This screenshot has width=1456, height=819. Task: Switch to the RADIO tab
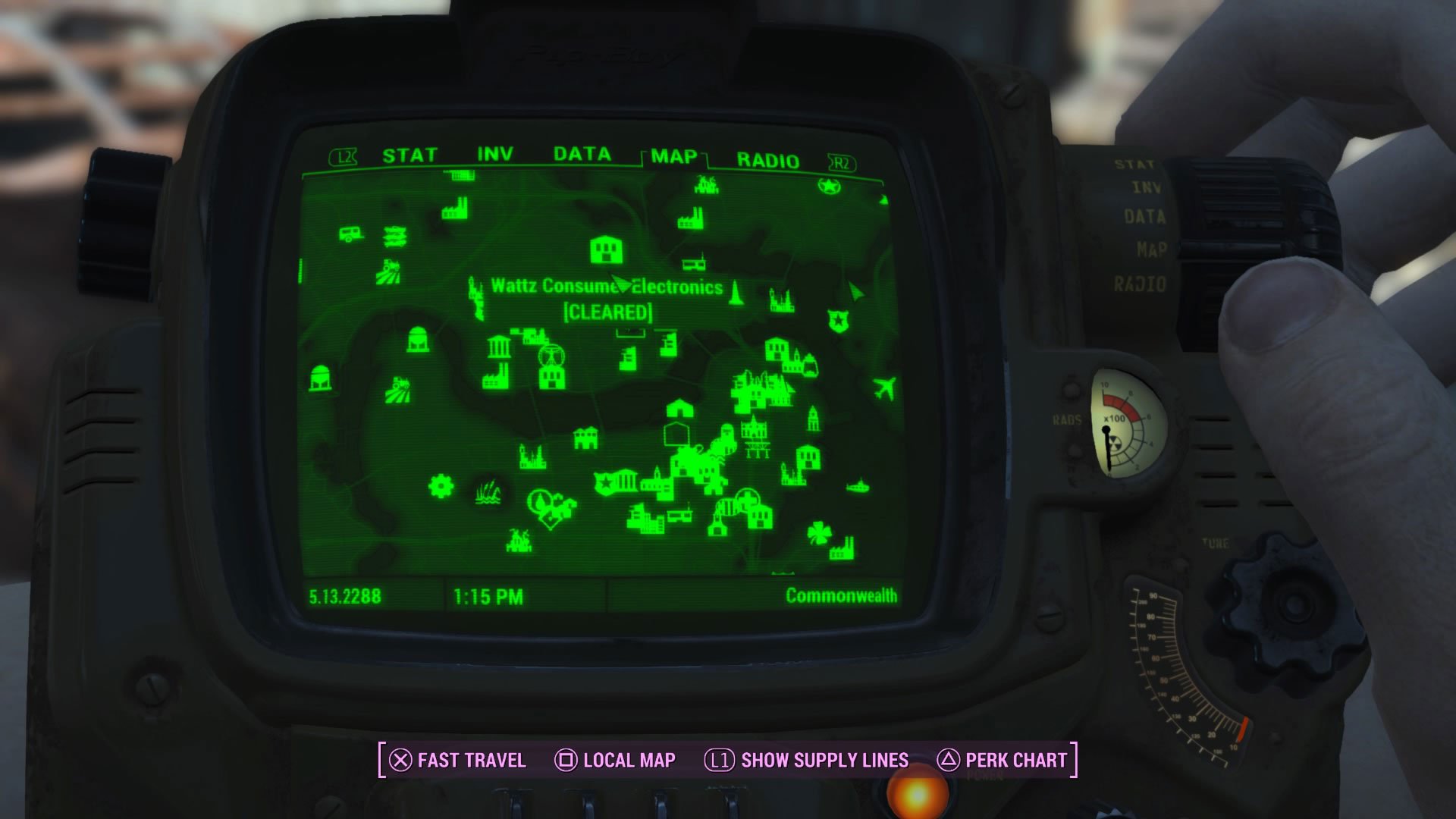[767, 161]
